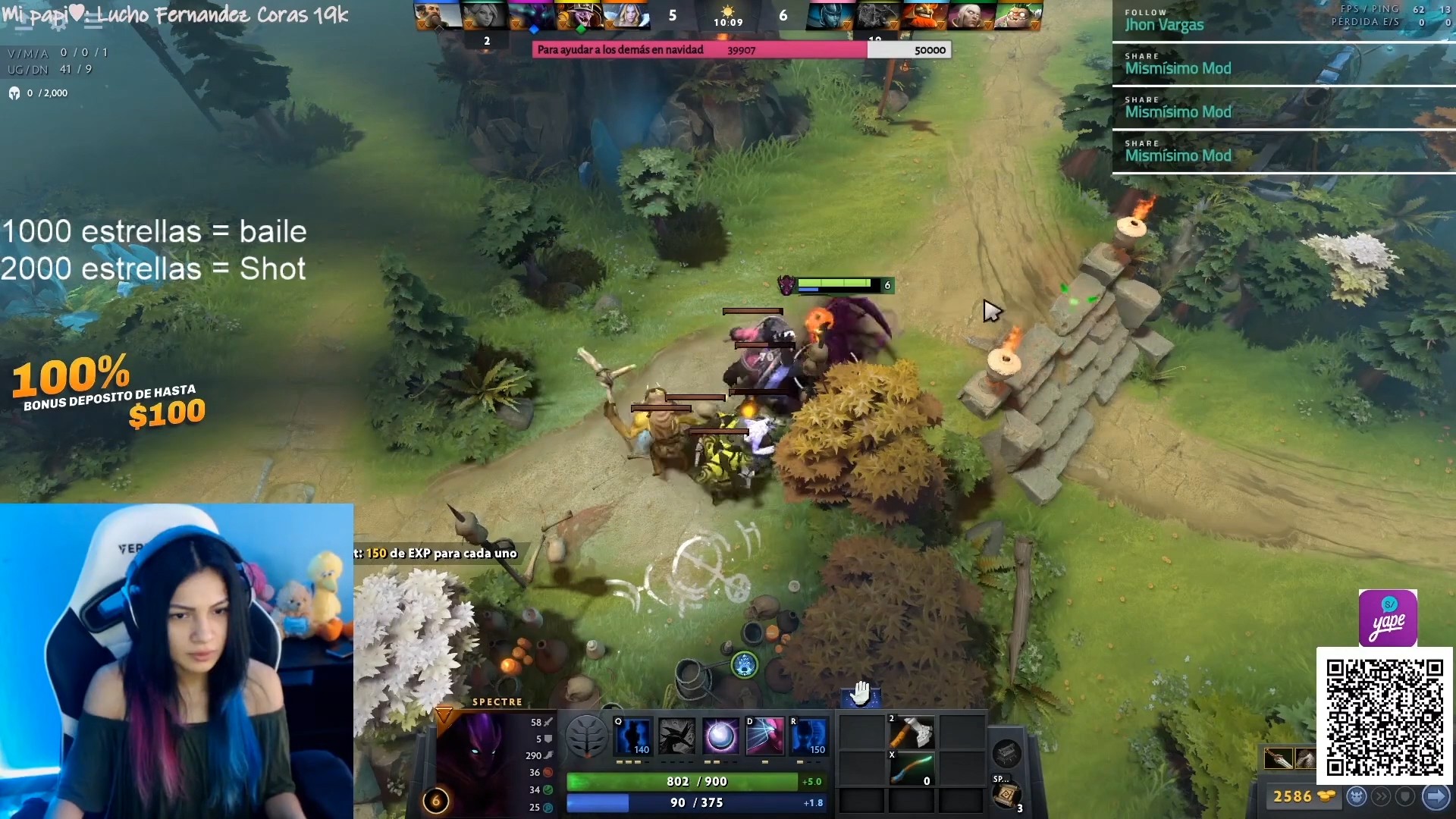
Task: Select Kunkka portrait in top bar
Action: pos(438,15)
